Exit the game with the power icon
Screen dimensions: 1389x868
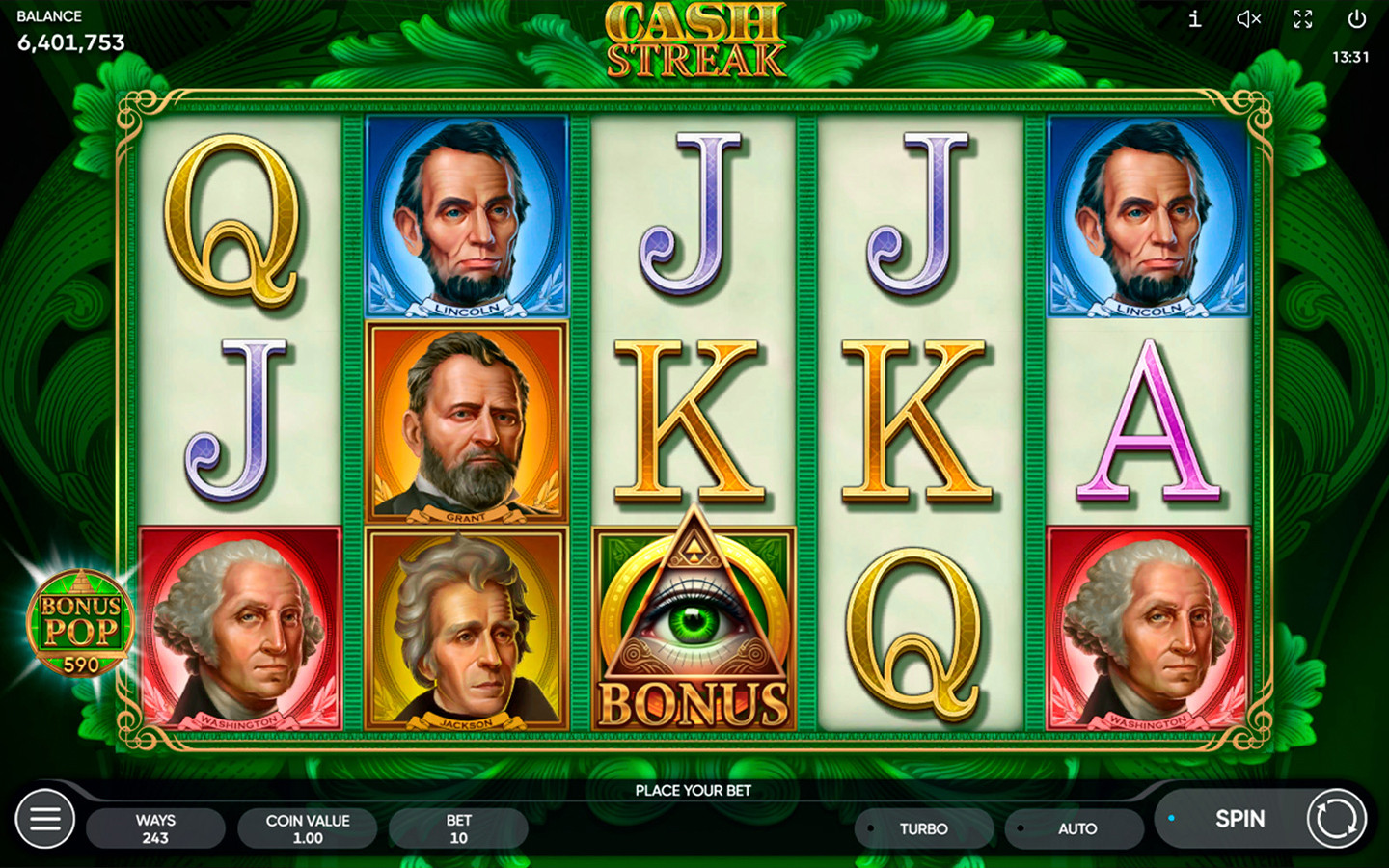pyautogui.click(x=1357, y=19)
